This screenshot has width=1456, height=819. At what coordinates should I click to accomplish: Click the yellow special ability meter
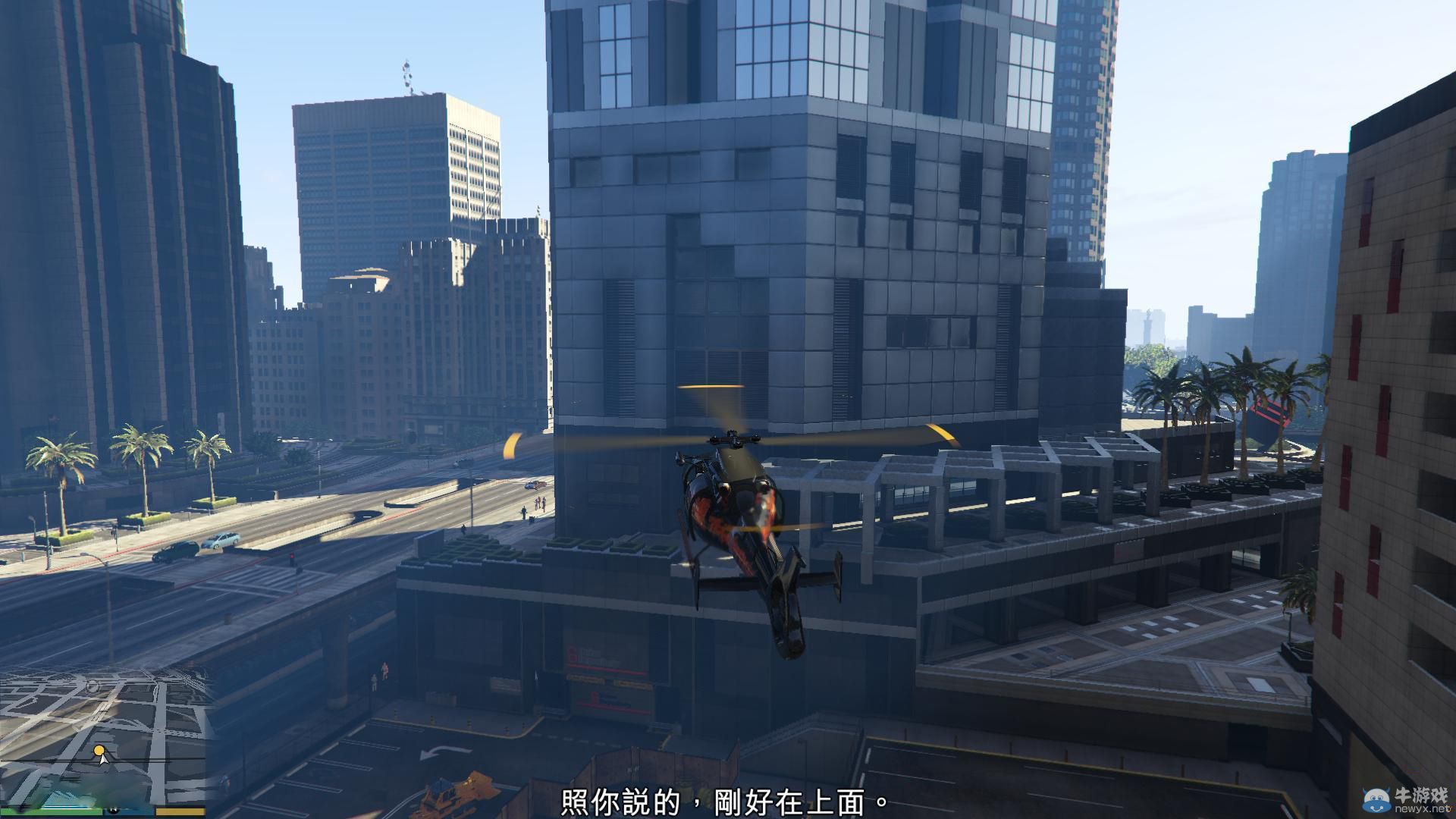click(x=180, y=812)
